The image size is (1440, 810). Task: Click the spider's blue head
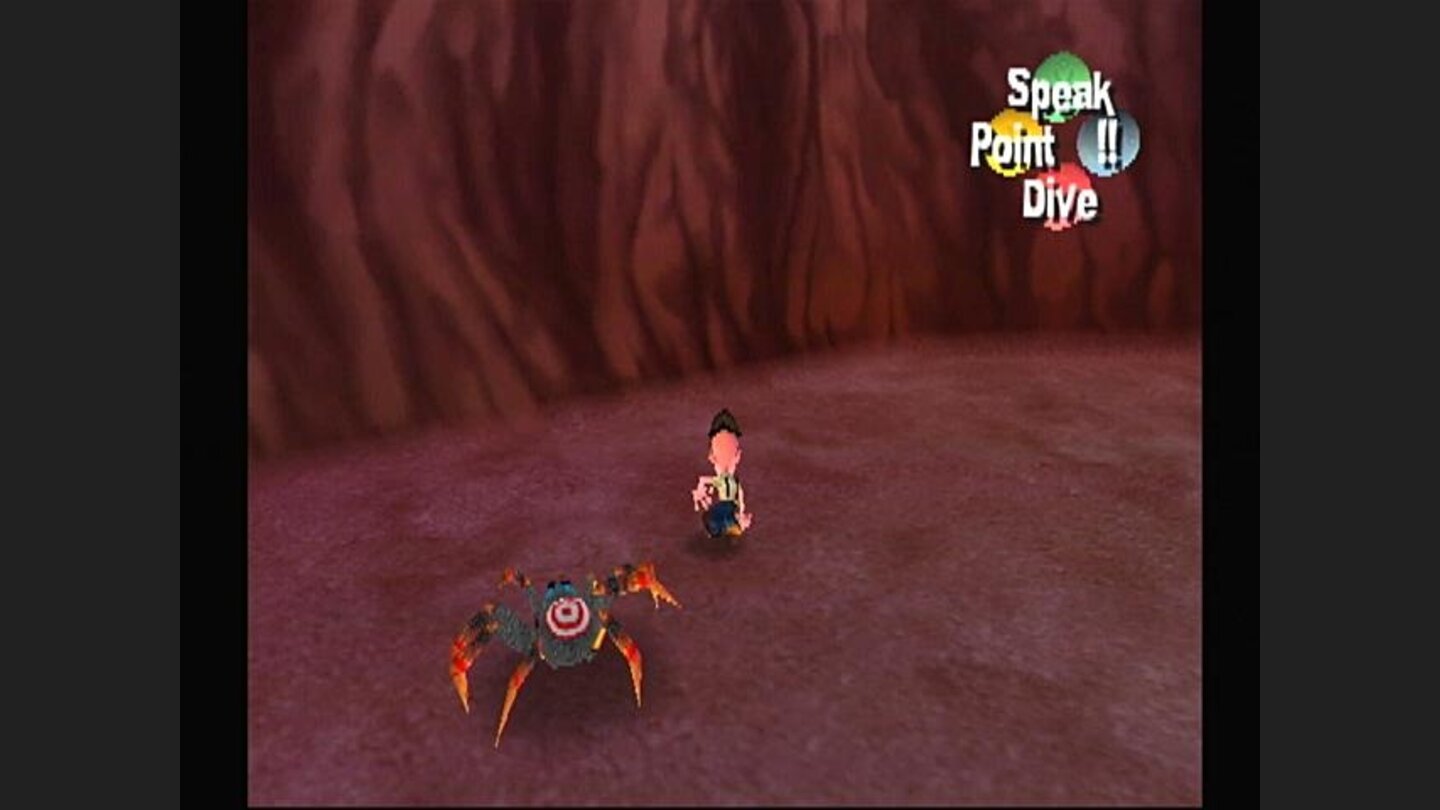pyautogui.click(x=558, y=589)
